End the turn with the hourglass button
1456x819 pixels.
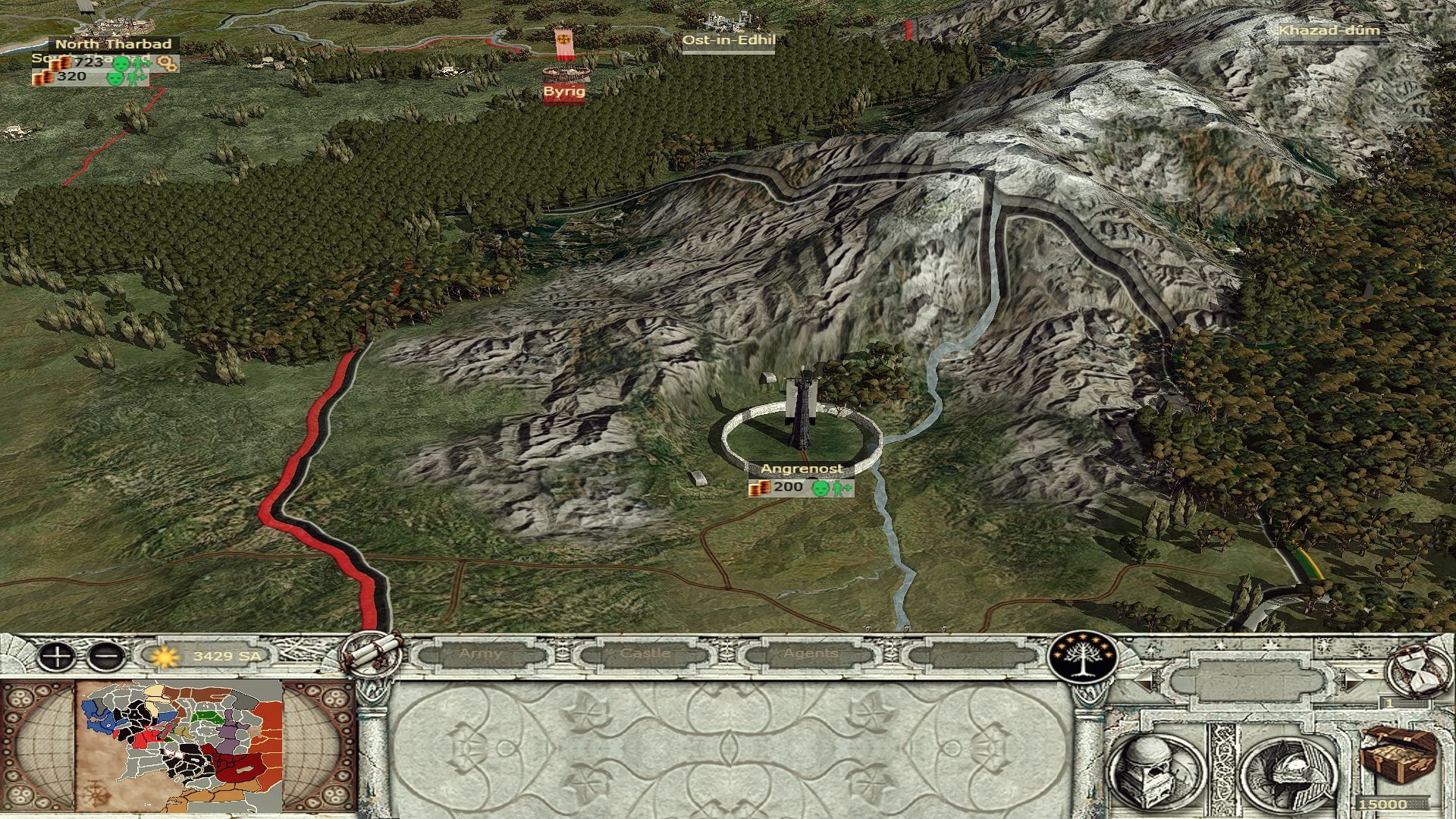pyautogui.click(x=1416, y=670)
